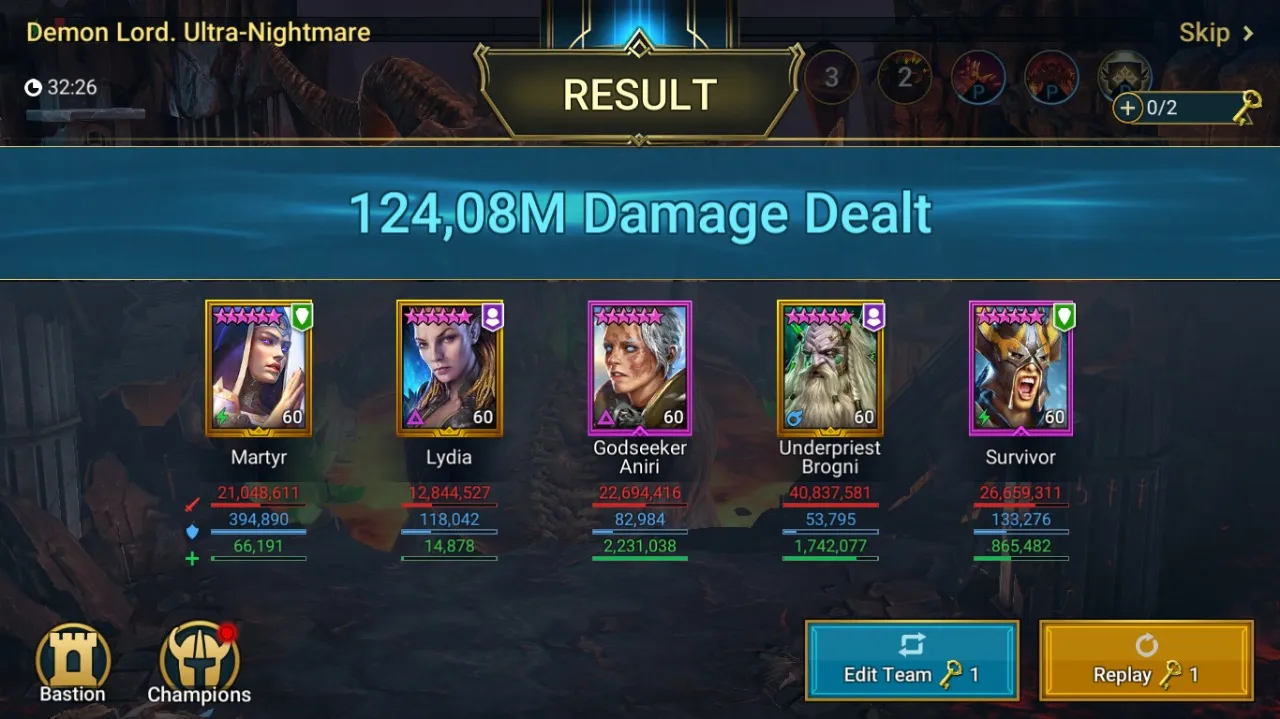1280x719 pixels.
Task: View Survivor's champion portrait
Action: [1021, 368]
